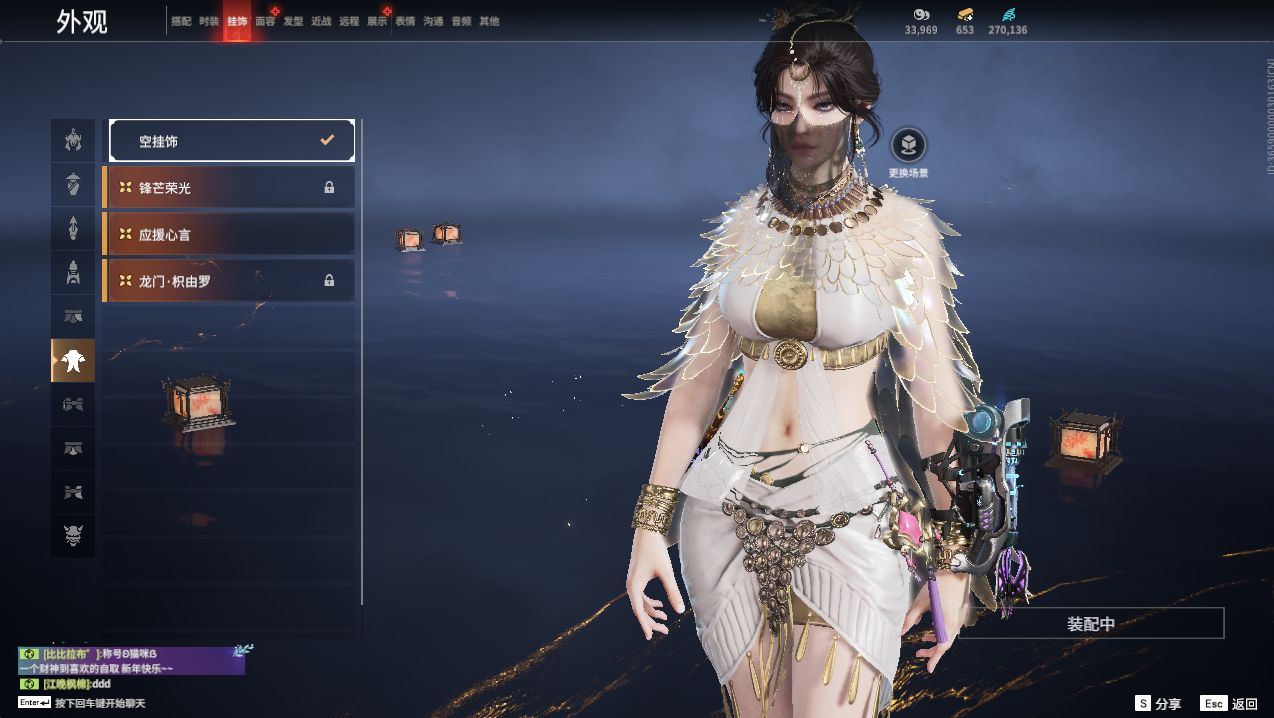Screen dimensions: 1274x718
Task: Click the chat message from 比比拉布
Action: [x=131, y=660]
